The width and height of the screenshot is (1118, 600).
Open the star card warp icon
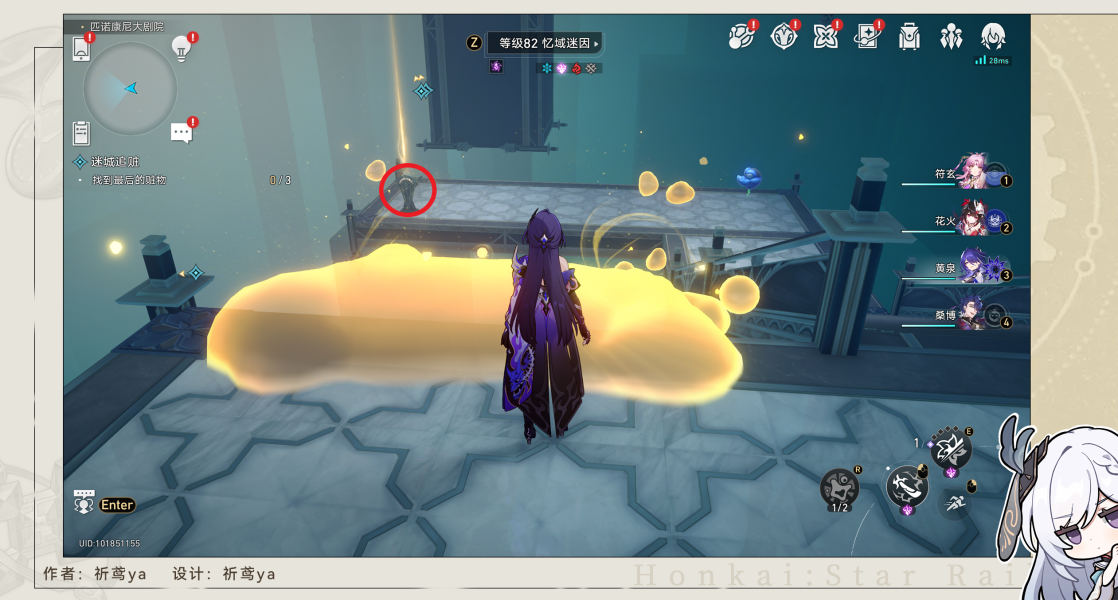click(x=866, y=37)
